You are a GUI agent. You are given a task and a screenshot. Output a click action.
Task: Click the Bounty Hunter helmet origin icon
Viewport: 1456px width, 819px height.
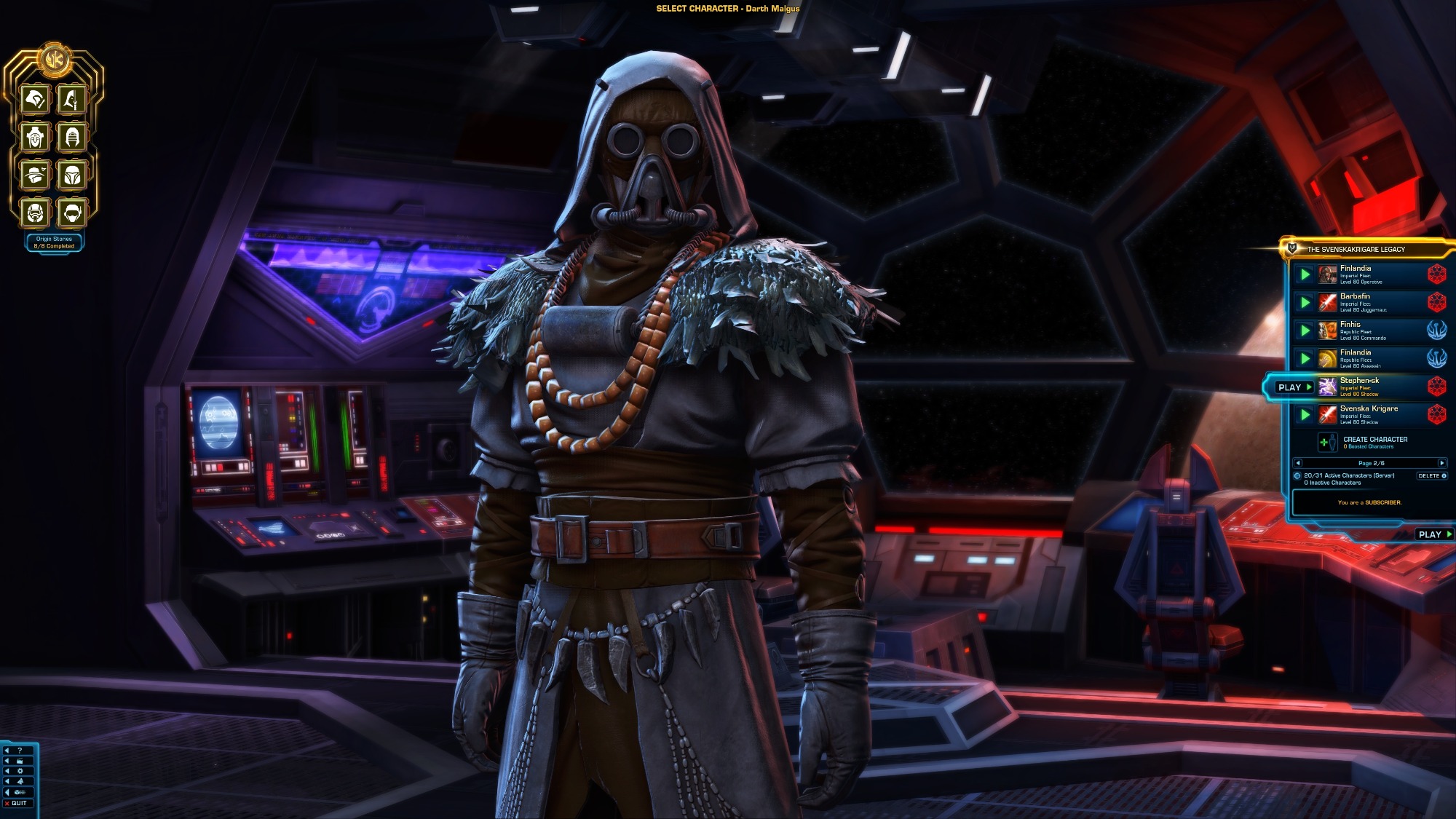(x=72, y=175)
